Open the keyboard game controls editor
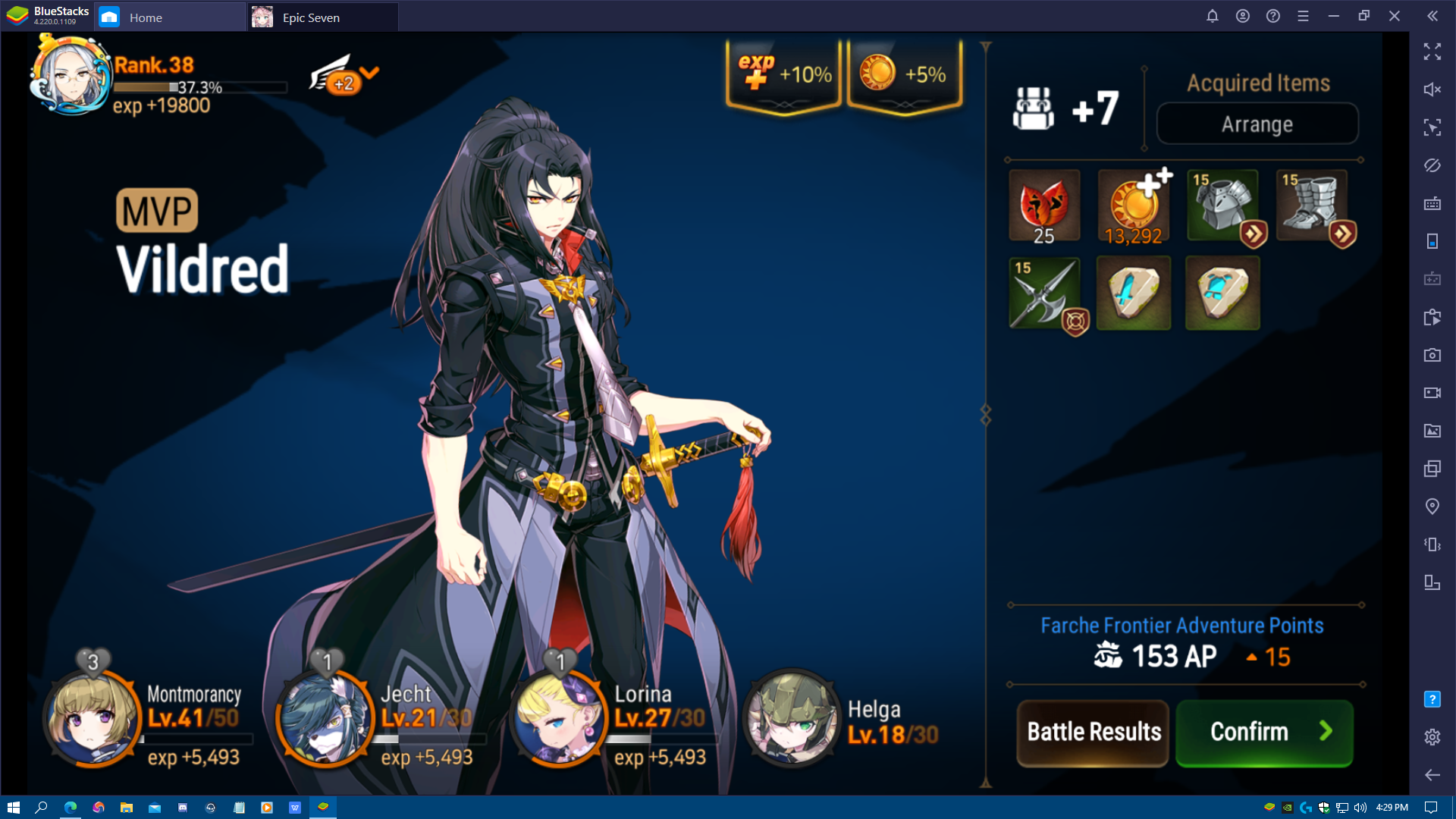Viewport: 1456px width, 819px height. [1432, 203]
